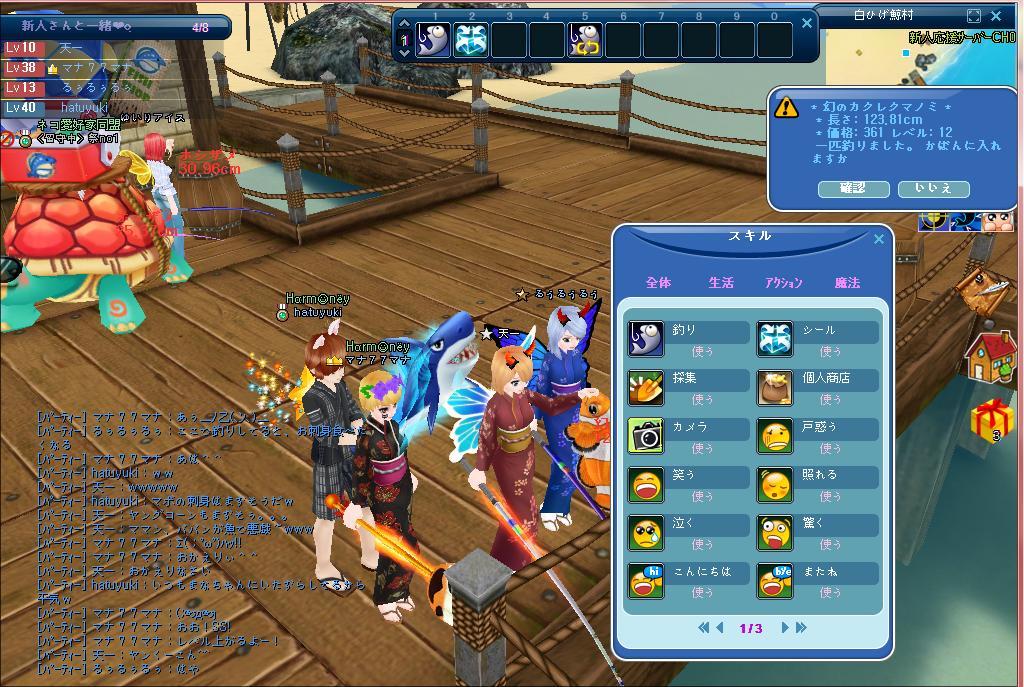Close the hotbar with its X button
Viewport: 1024px width, 687px height.
point(808,22)
